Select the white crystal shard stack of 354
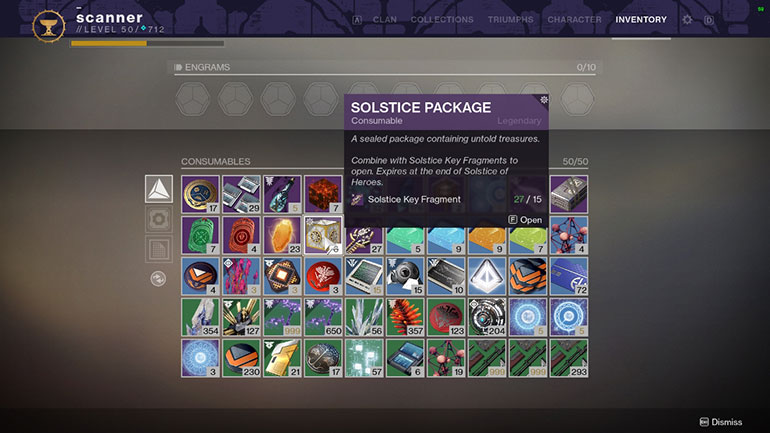The image size is (770, 433). (200, 317)
